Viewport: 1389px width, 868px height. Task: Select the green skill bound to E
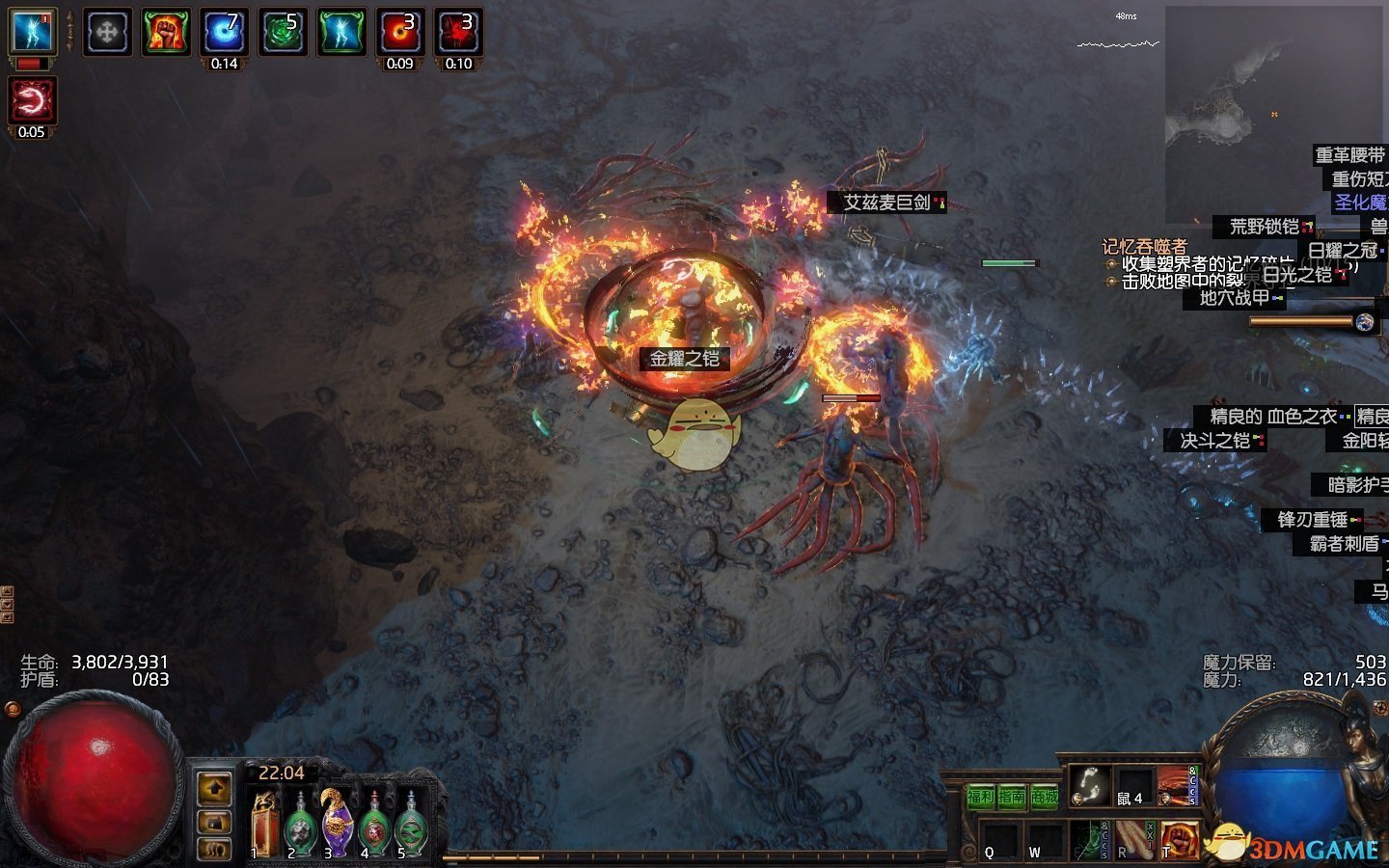[1091, 839]
